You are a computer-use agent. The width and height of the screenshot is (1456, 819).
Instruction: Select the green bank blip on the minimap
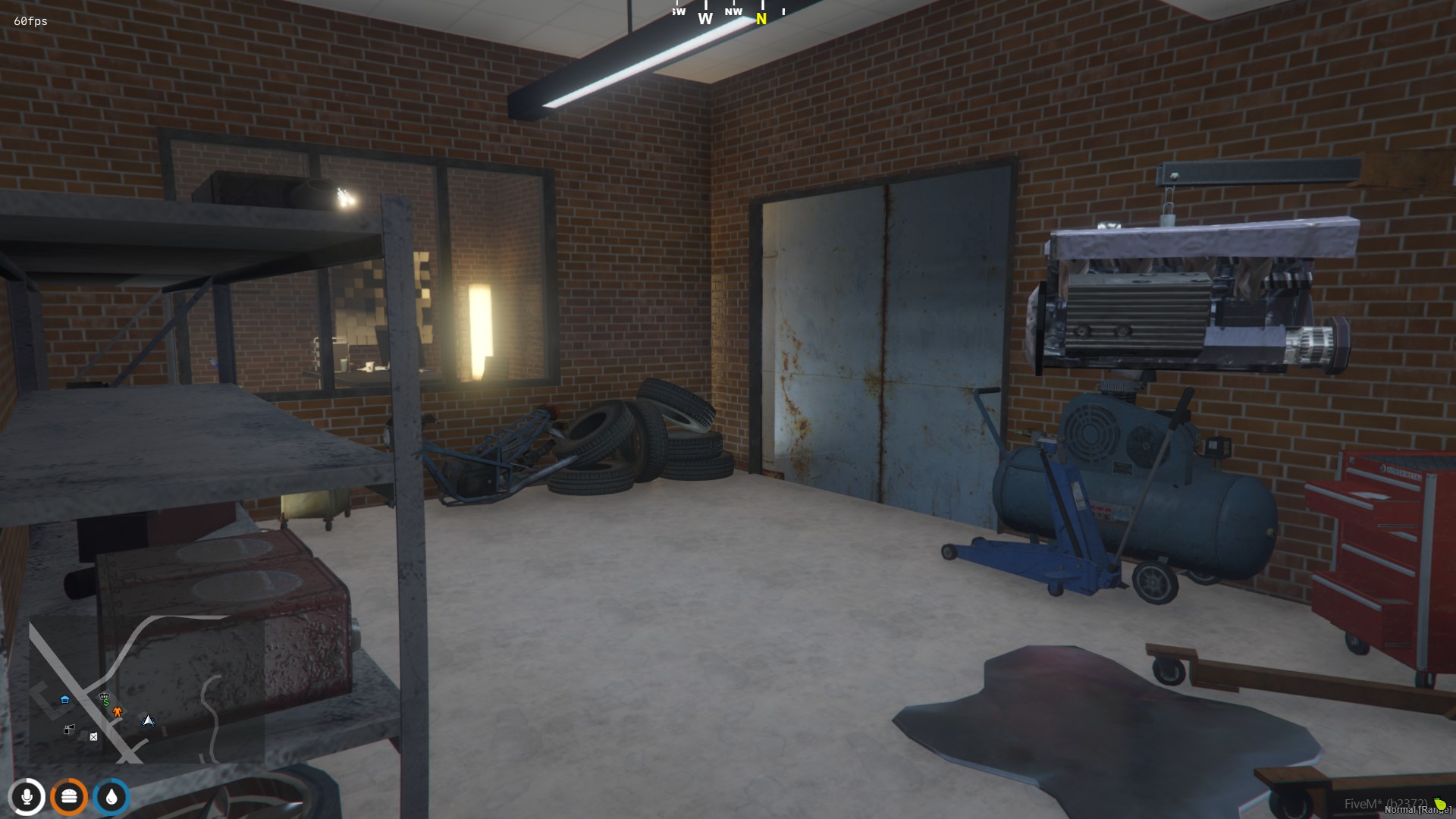(105, 701)
